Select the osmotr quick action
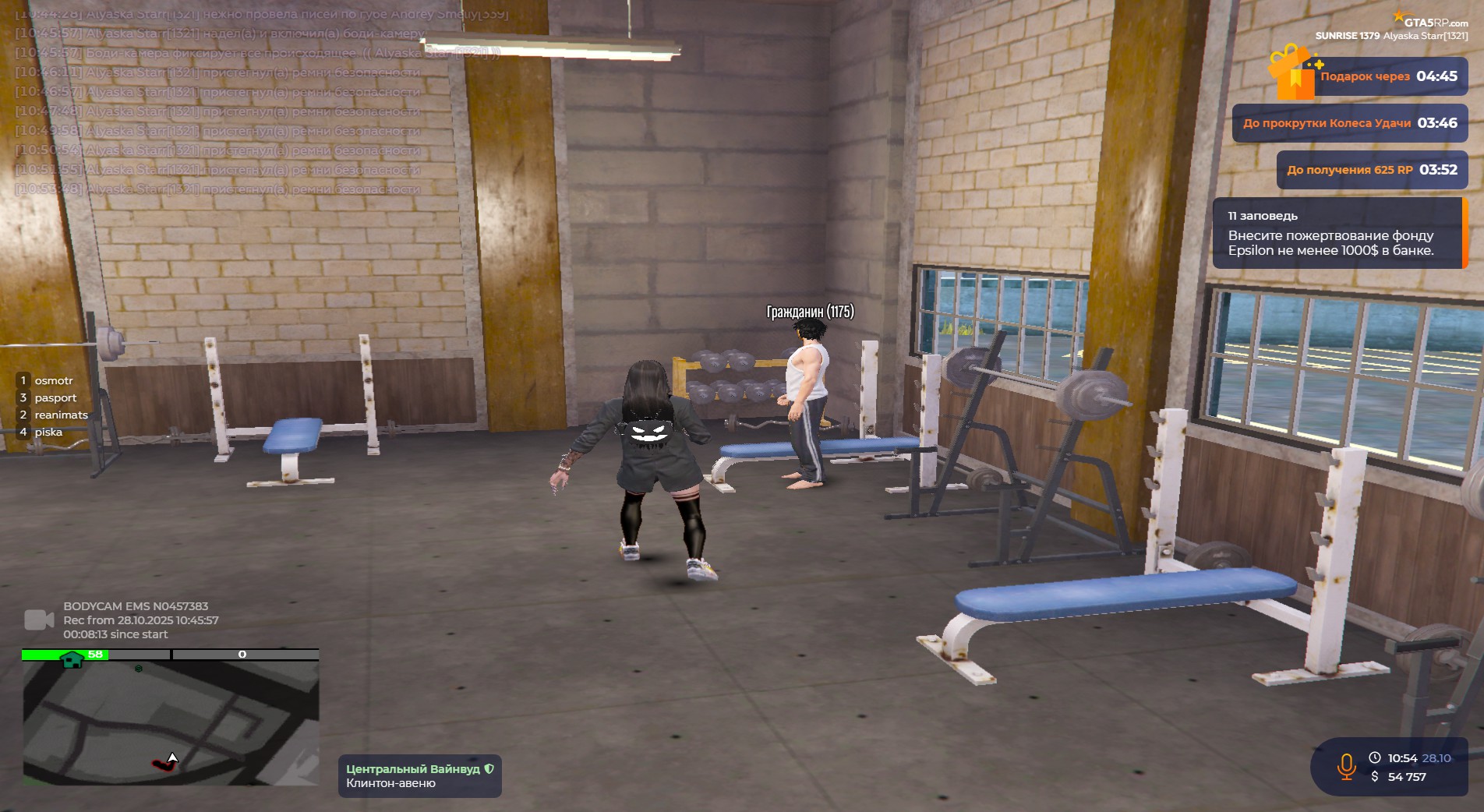 click(53, 380)
